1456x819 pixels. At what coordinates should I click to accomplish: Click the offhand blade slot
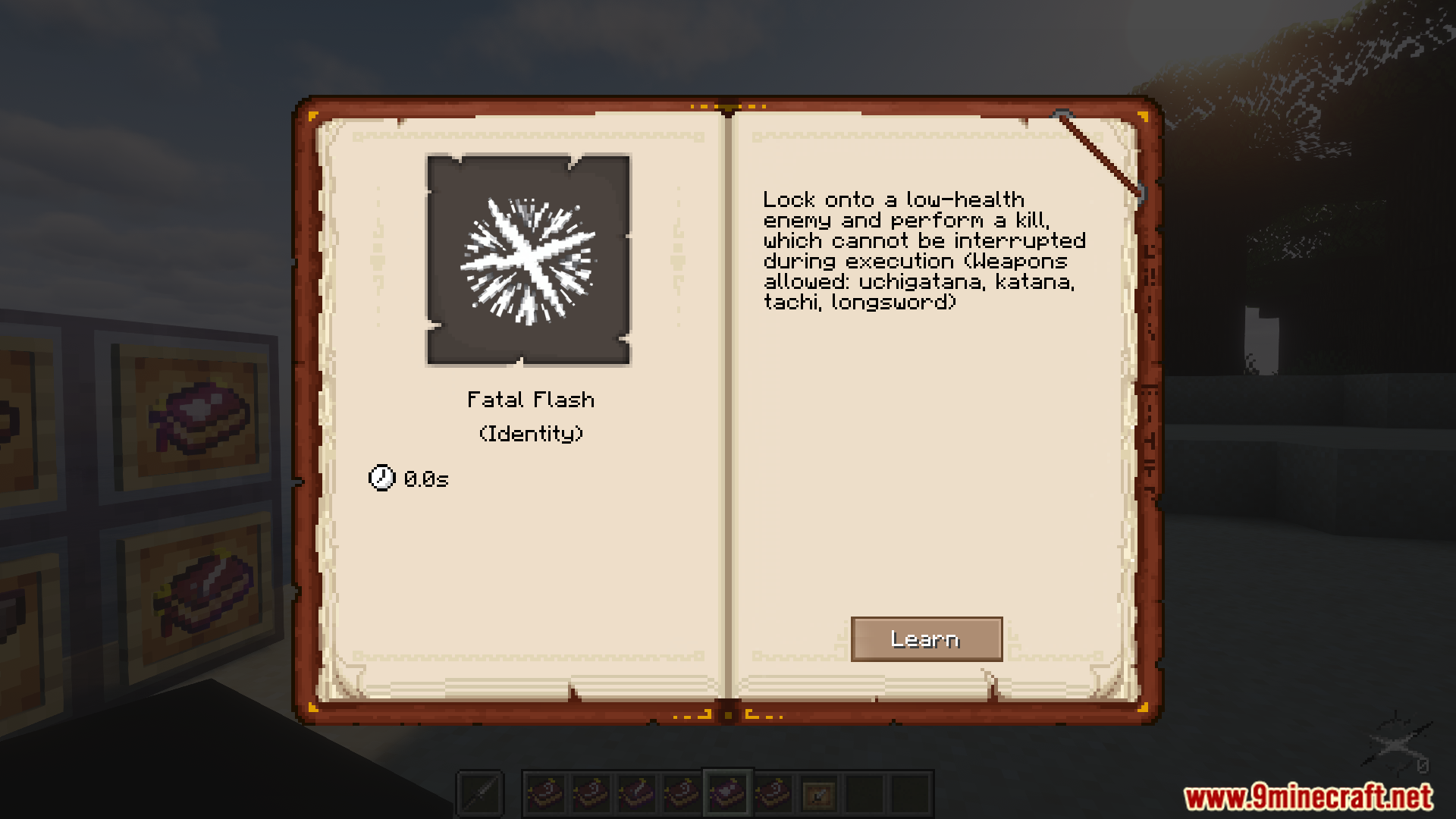click(480, 795)
